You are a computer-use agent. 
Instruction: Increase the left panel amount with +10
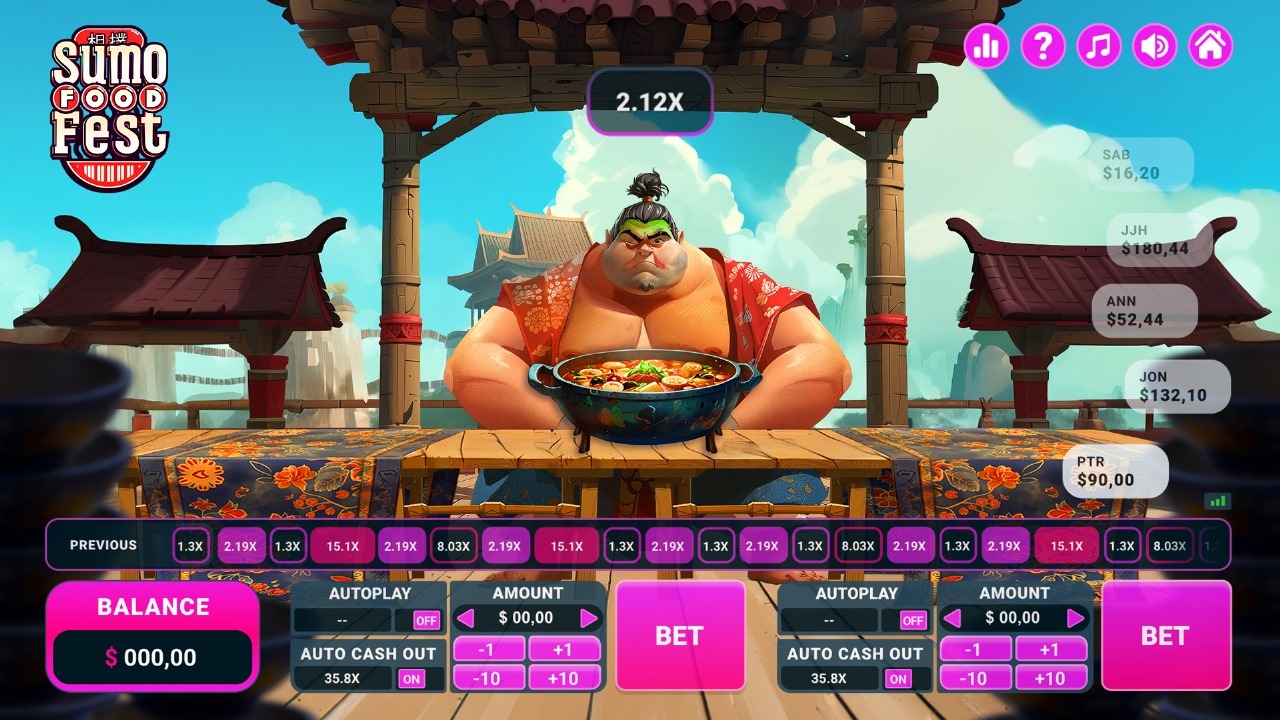(x=564, y=678)
